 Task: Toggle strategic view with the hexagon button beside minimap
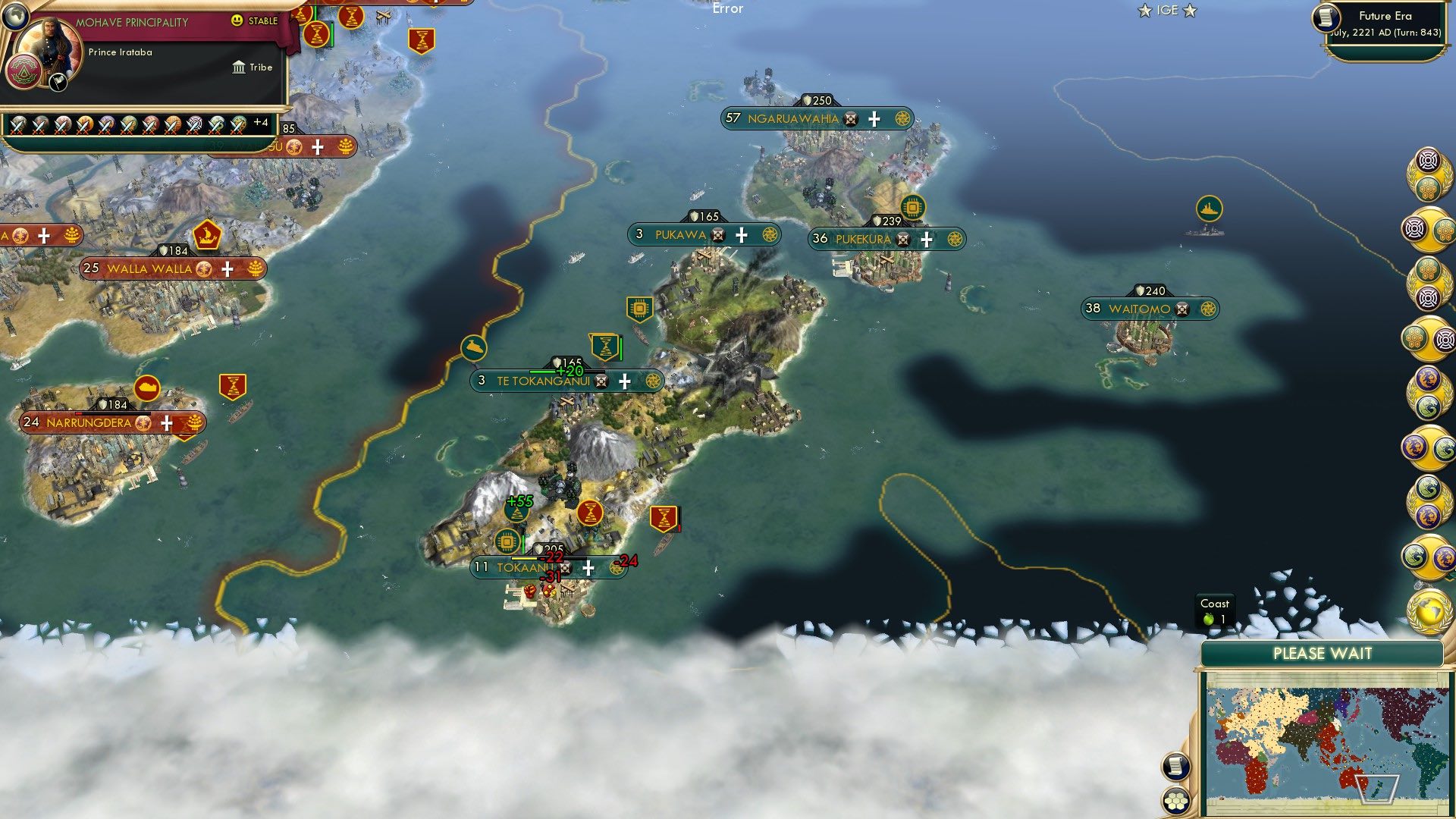pos(1175,801)
